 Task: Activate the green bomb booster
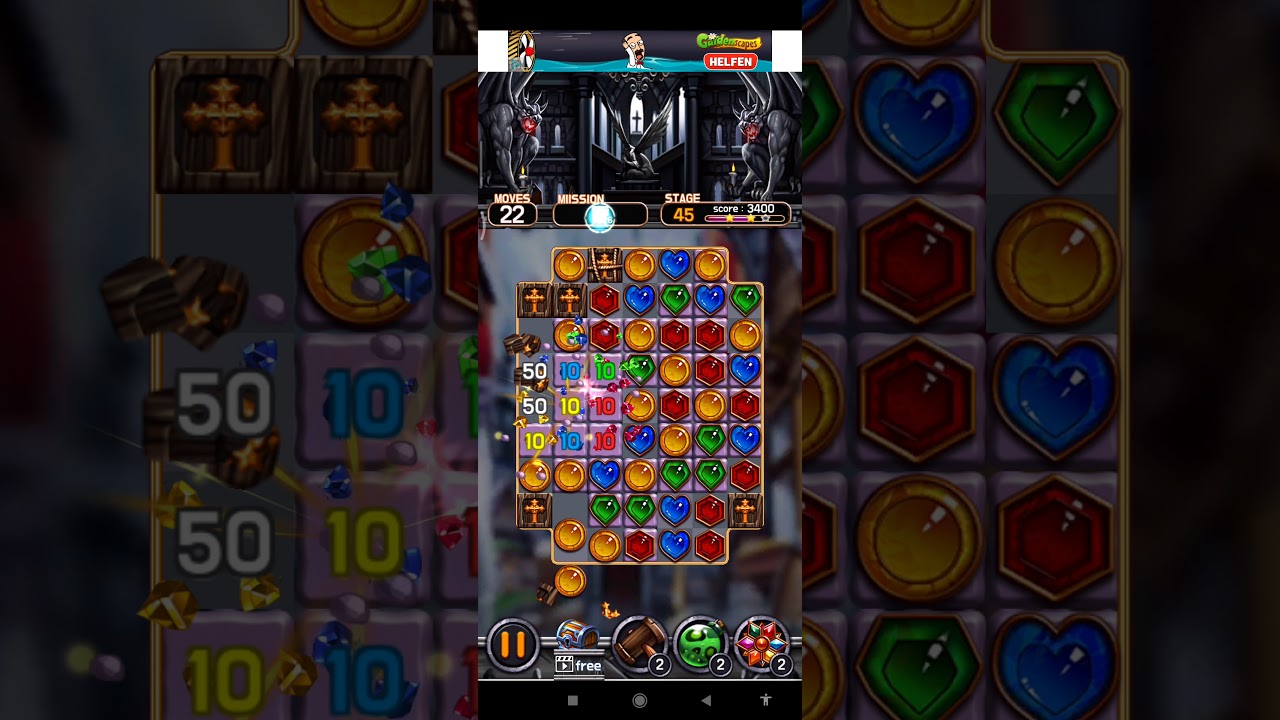tap(699, 643)
